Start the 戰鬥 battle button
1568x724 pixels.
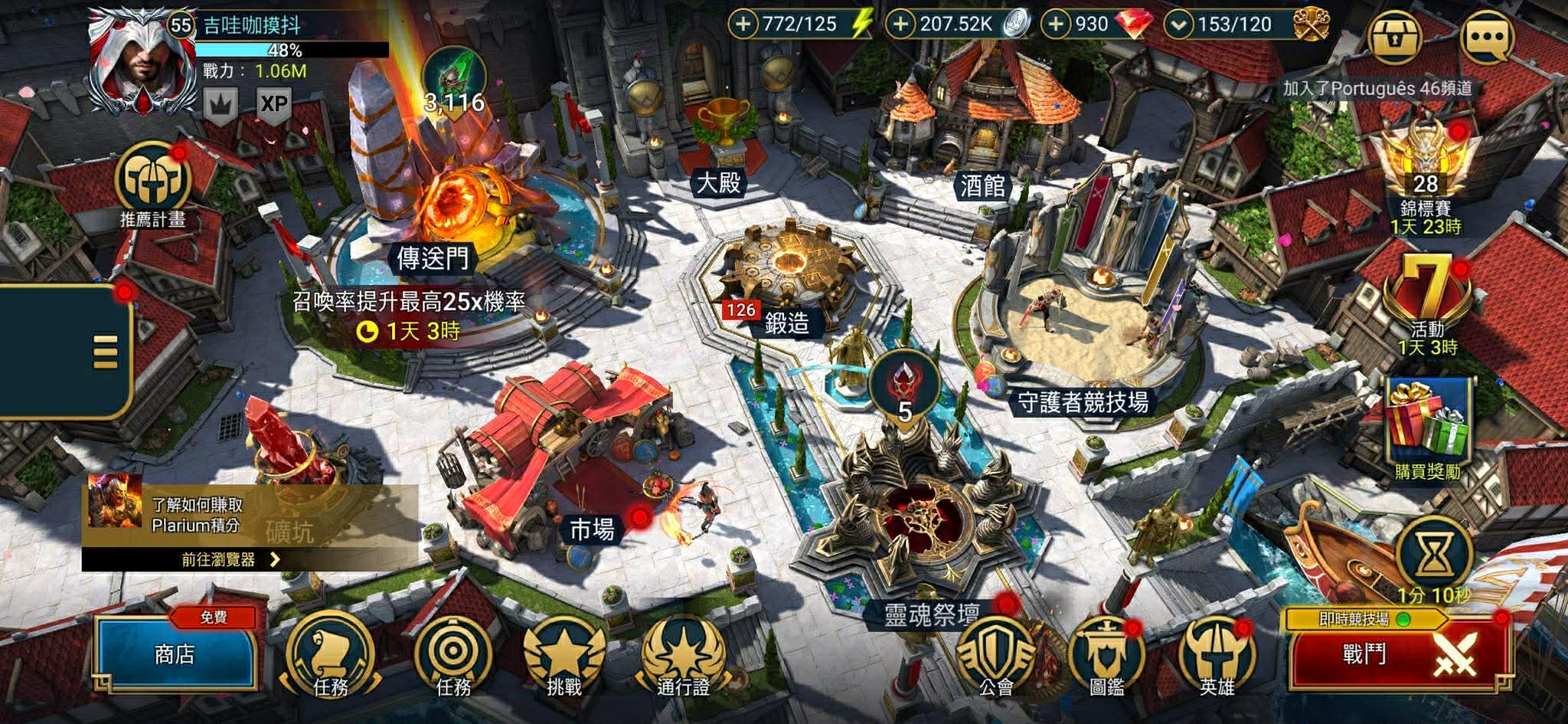pyautogui.click(x=1398, y=655)
